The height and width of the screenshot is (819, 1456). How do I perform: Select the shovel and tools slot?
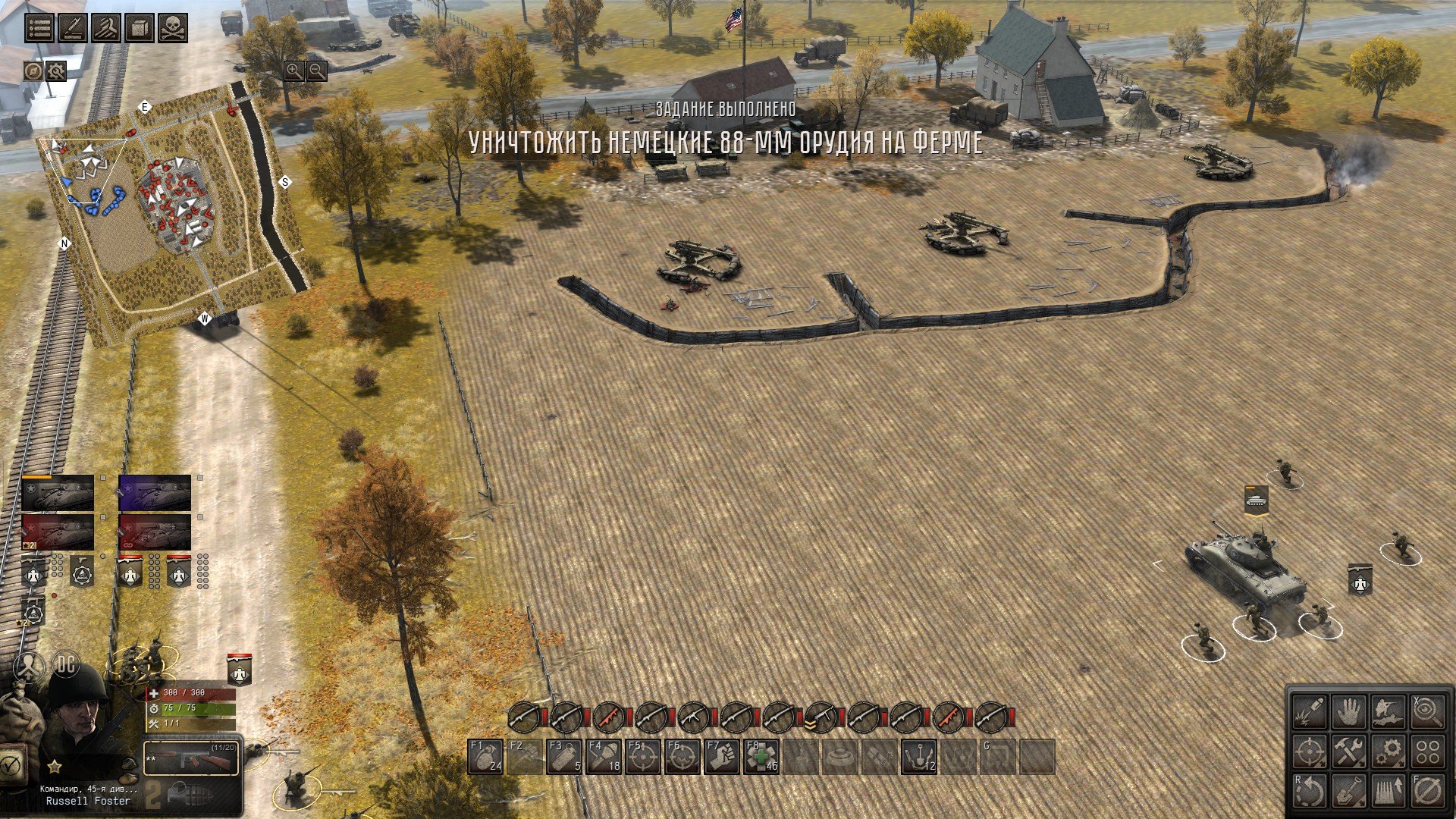[919, 756]
